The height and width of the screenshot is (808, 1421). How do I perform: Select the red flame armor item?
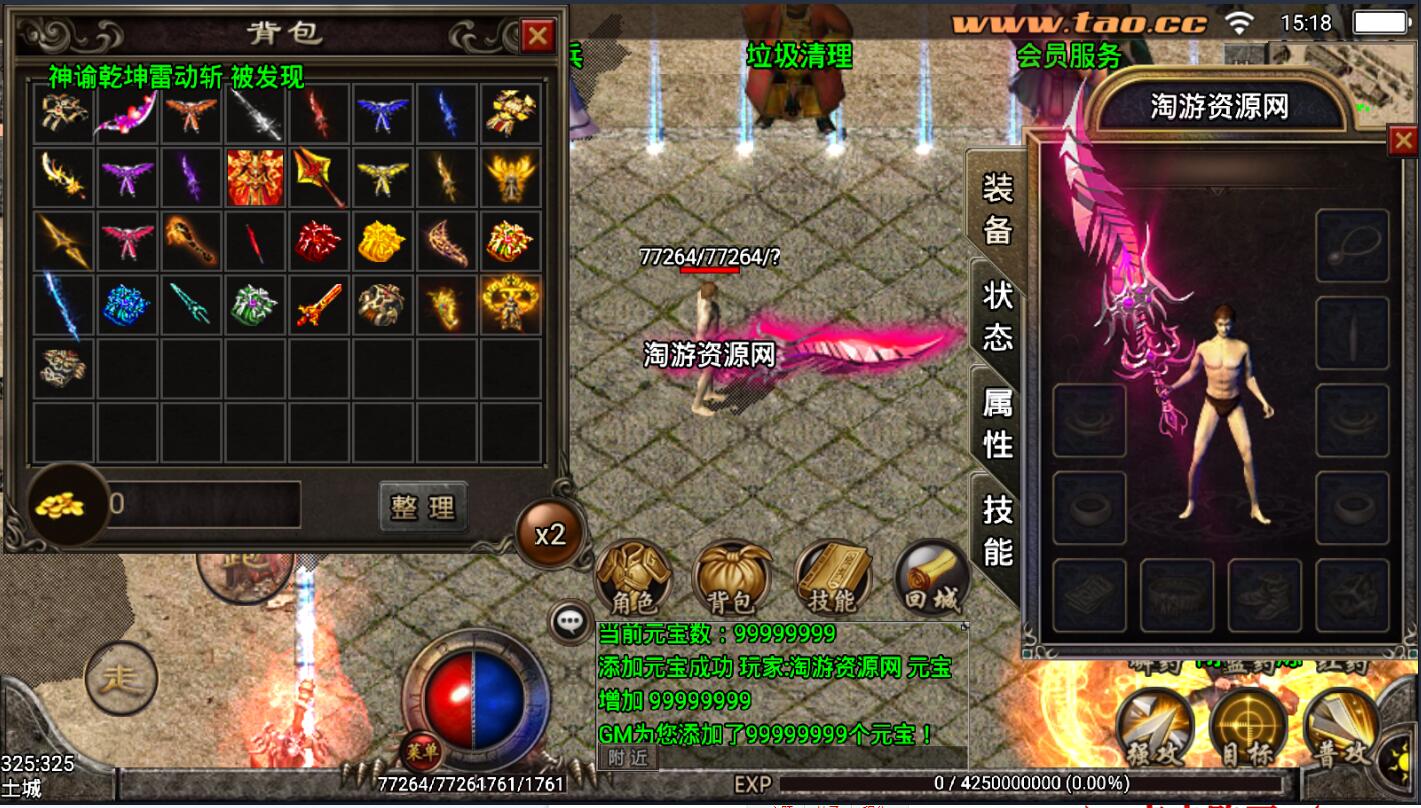coord(256,178)
